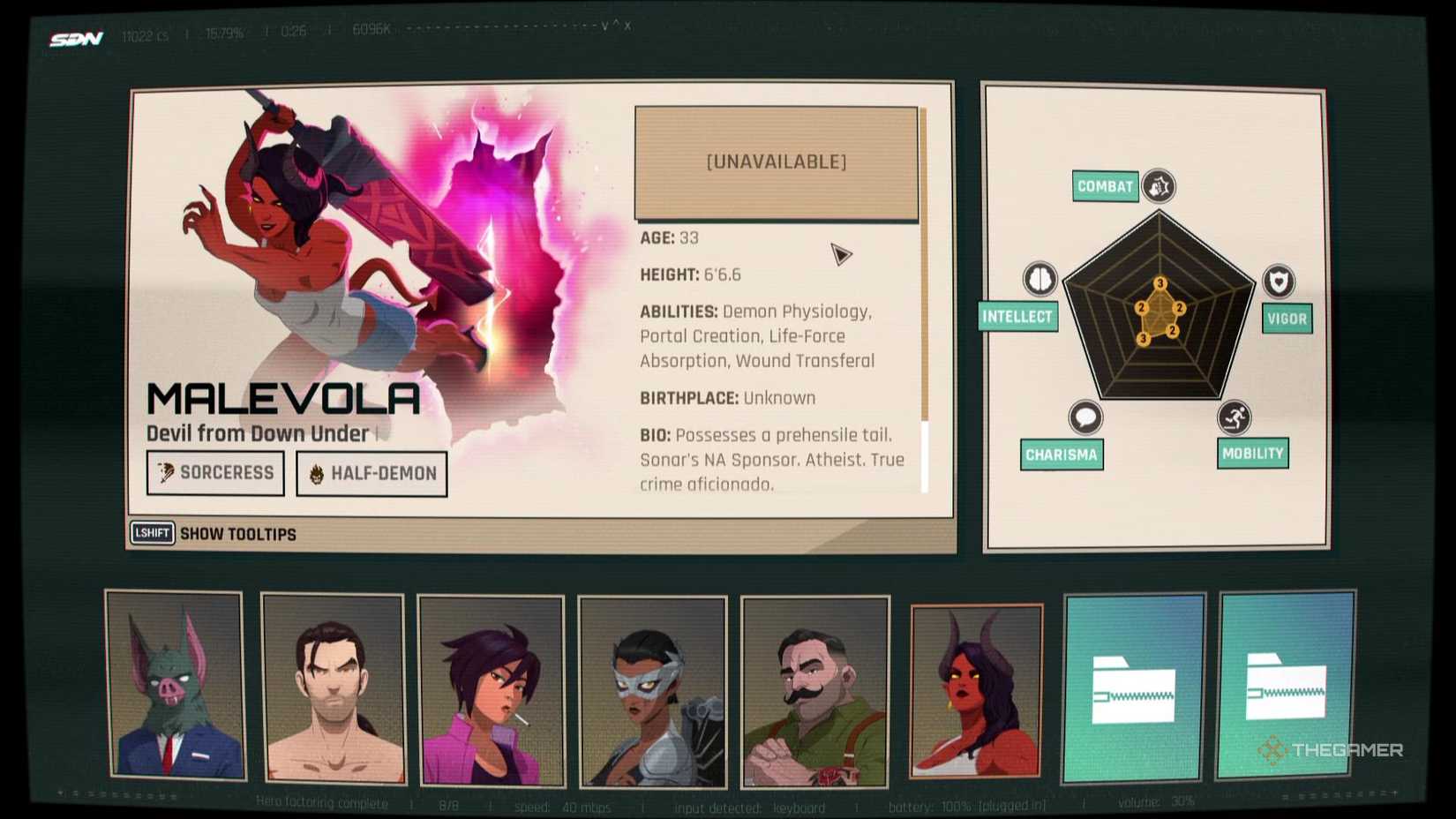Click the [UNAVAILABLE] banner

pos(775,162)
